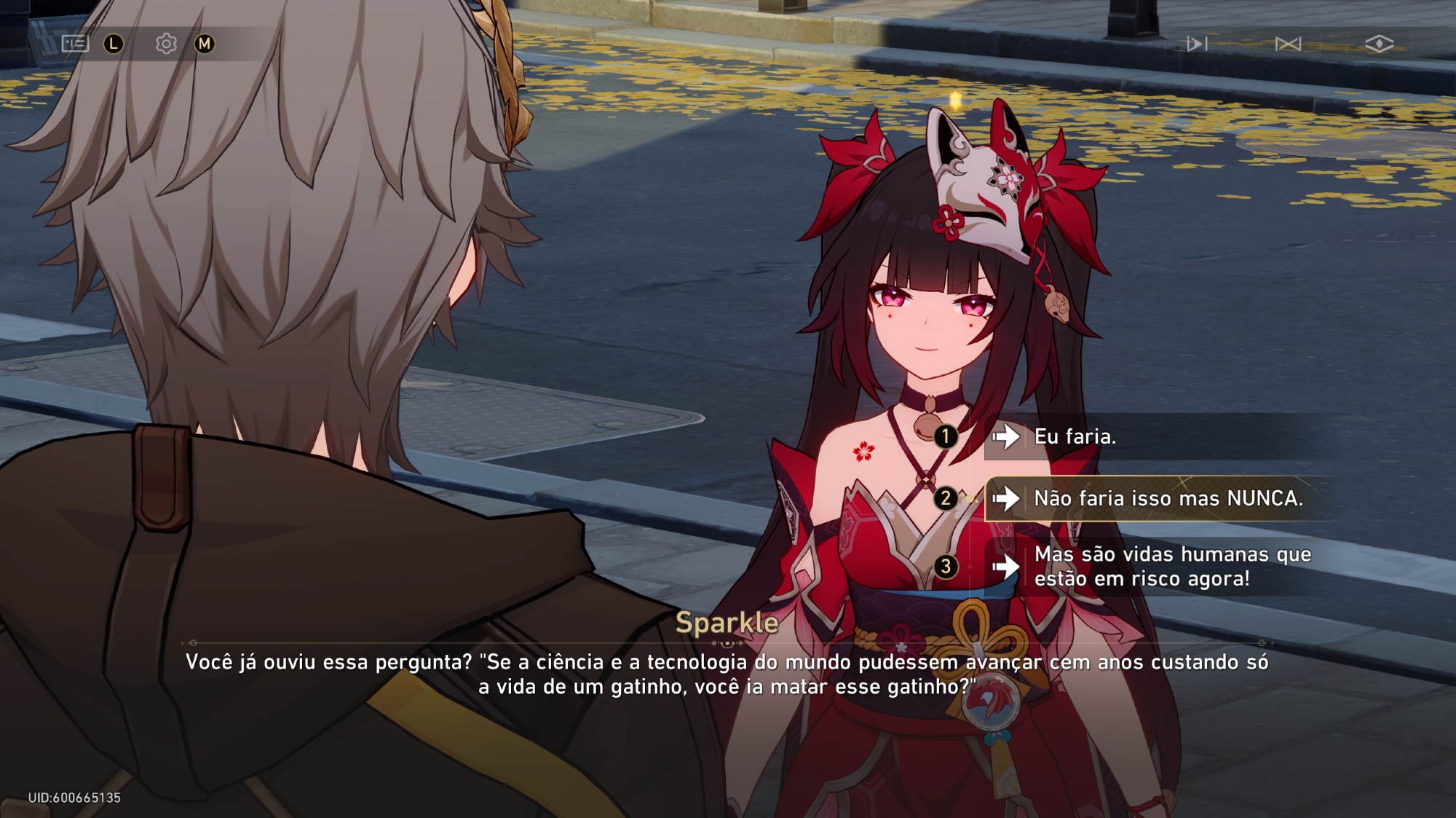
Task: Toggle dialogue auto-play
Action: 1196,44
